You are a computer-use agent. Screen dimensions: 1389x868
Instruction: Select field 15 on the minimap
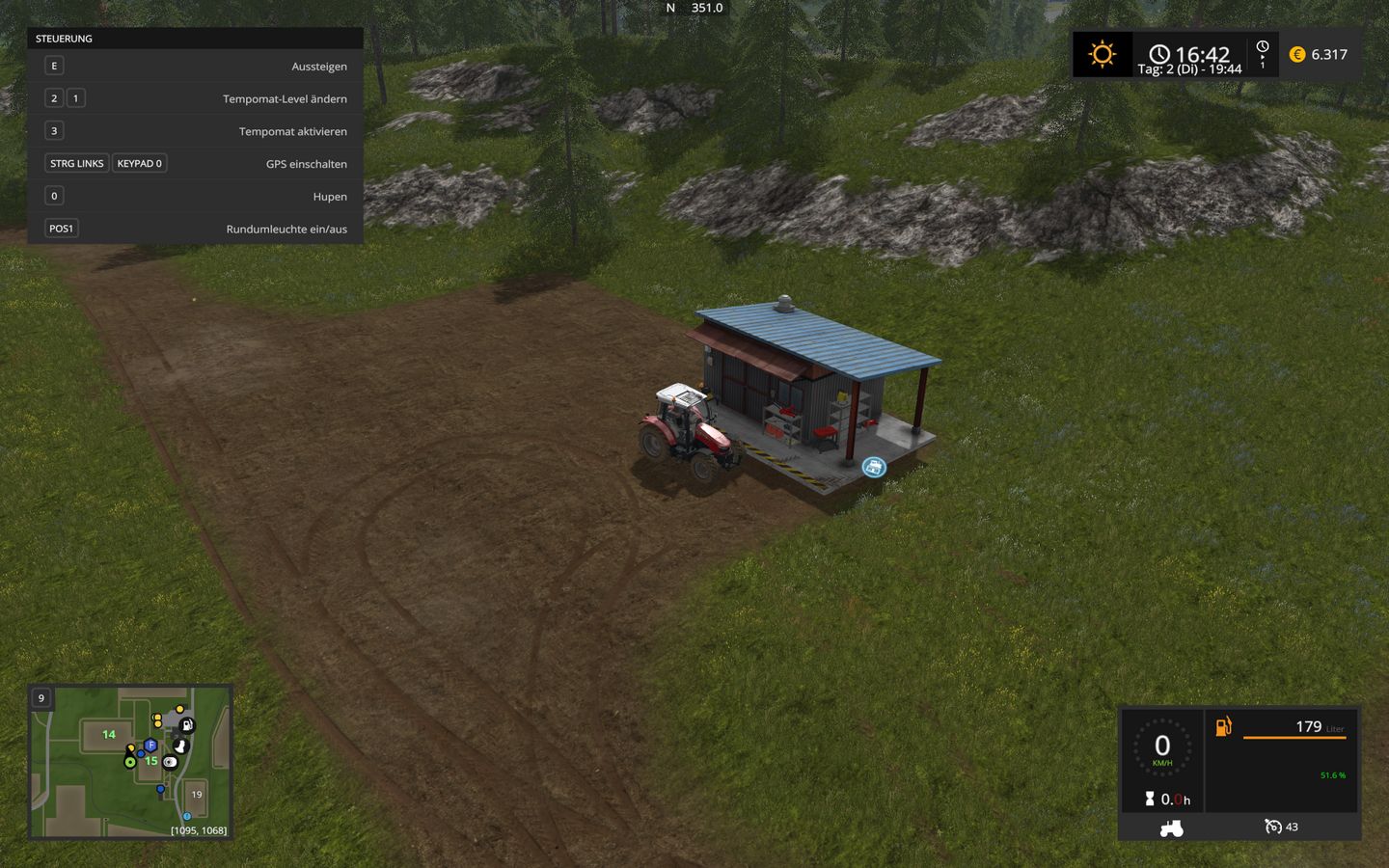click(151, 761)
